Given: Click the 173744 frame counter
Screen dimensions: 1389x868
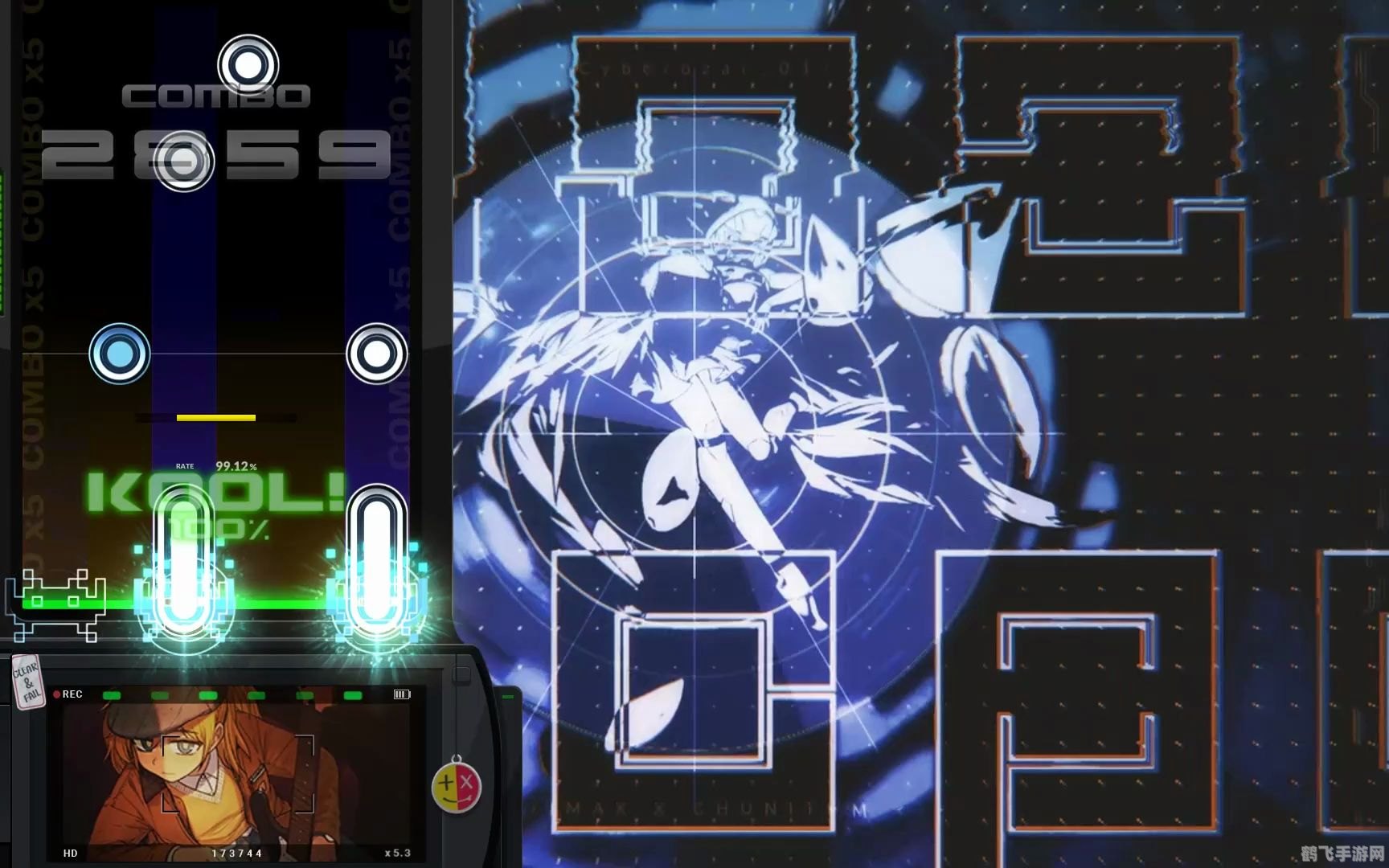Looking at the screenshot, I should tap(237, 854).
